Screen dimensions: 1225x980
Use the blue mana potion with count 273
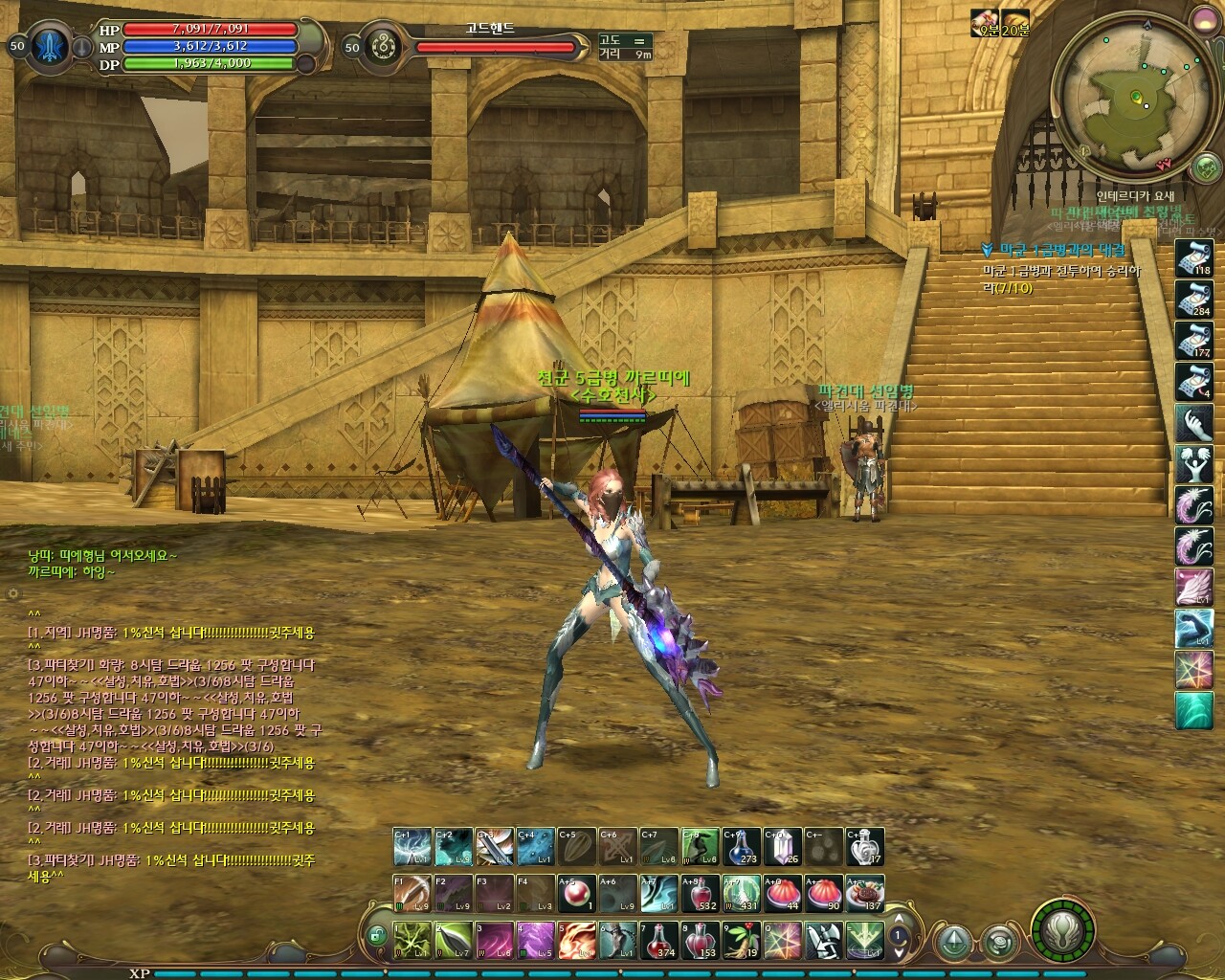[x=741, y=847]
